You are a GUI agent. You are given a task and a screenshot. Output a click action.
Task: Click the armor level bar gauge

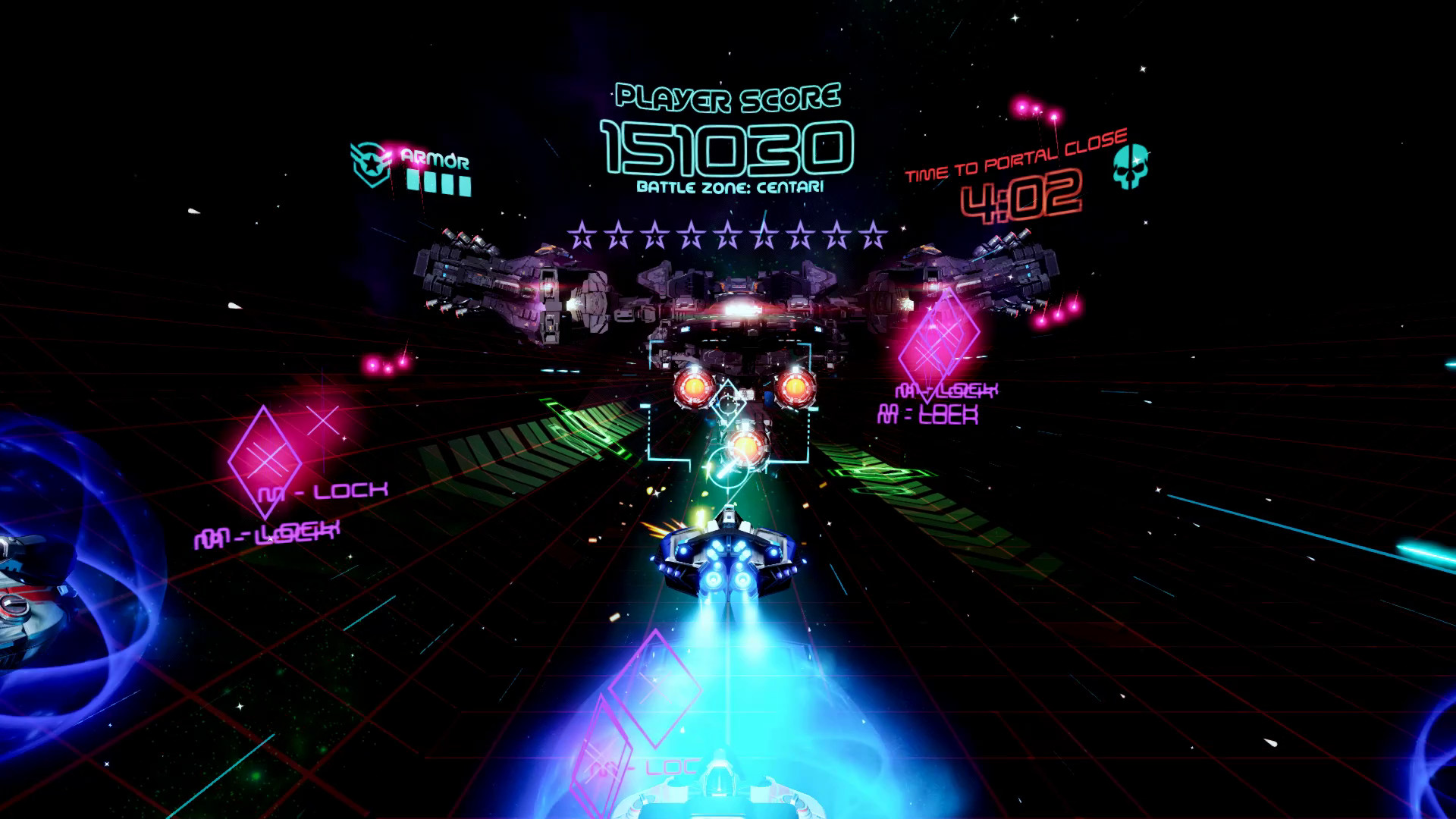point(440,182)
